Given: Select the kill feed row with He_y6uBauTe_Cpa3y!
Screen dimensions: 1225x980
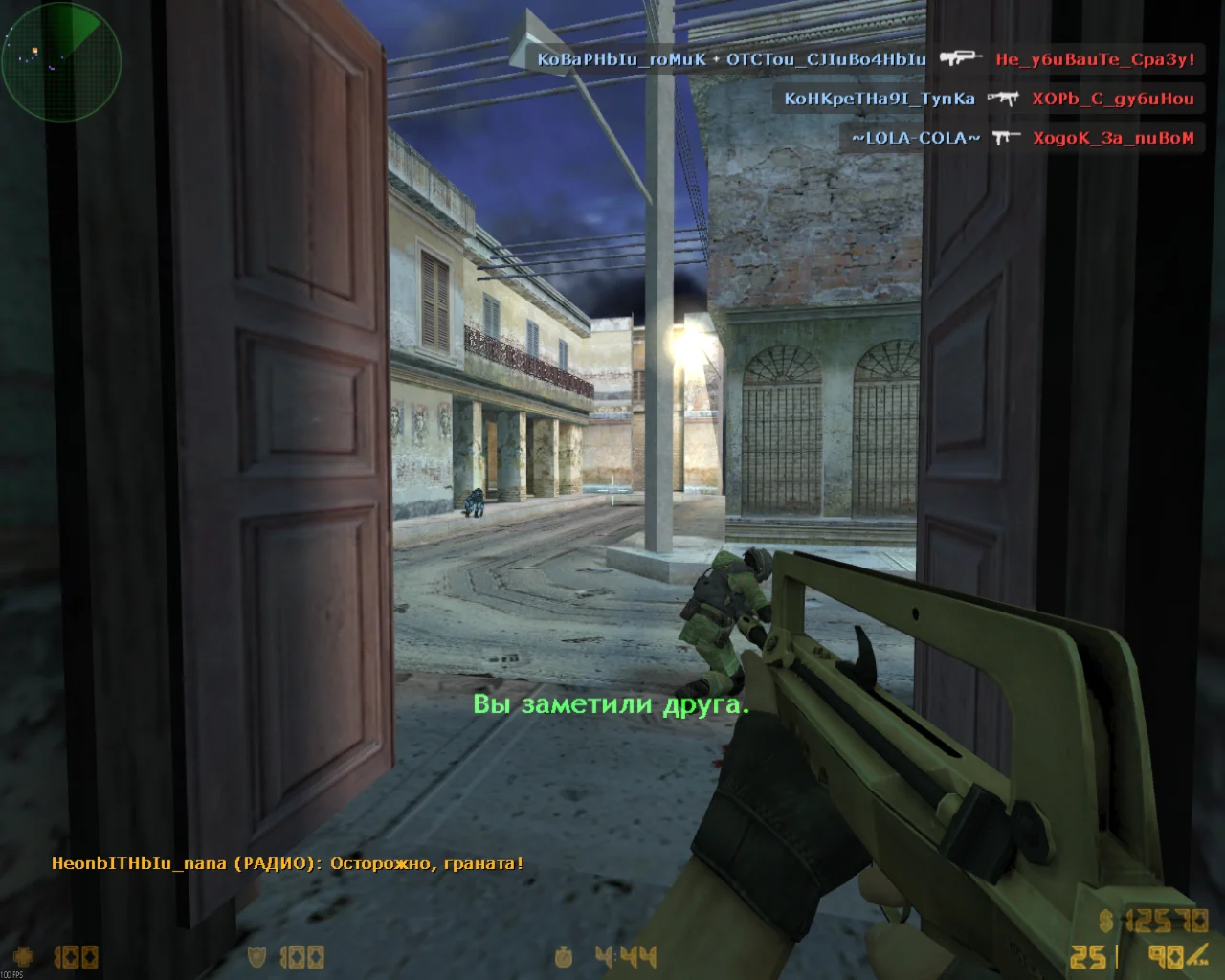Looking at the screenshot, I should click(866, 59).
